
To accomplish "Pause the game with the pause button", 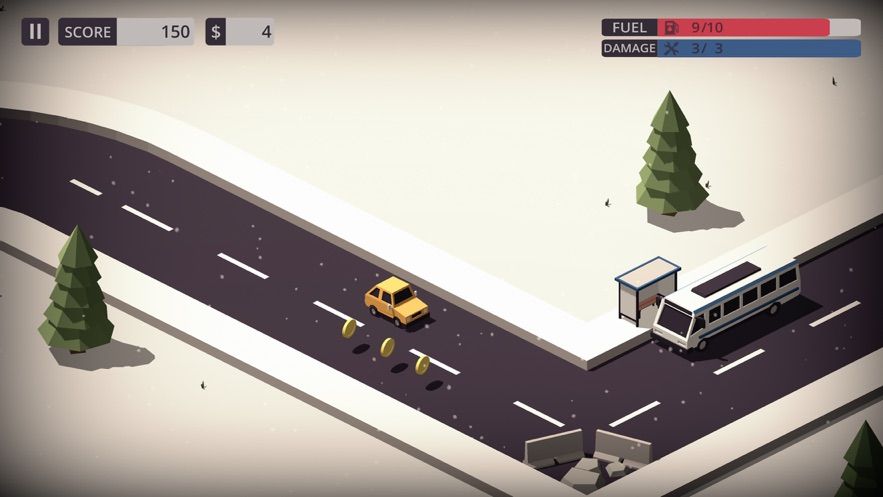I will point(35,31).
